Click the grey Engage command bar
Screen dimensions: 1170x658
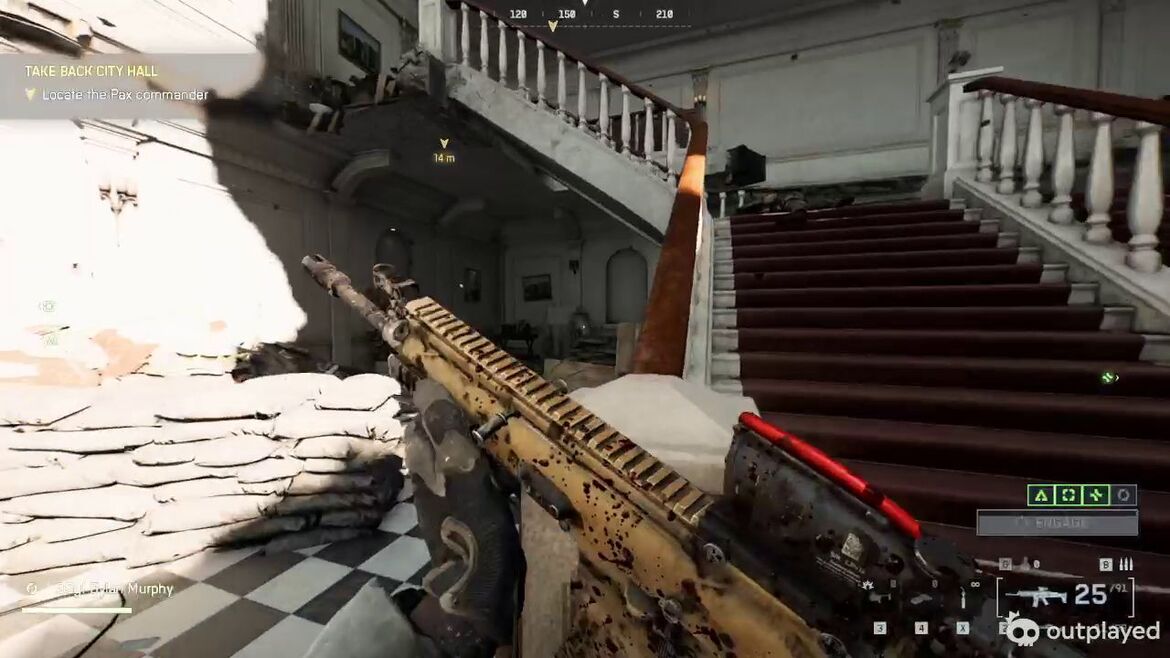pyautogui.click(x=1057, y=523)
